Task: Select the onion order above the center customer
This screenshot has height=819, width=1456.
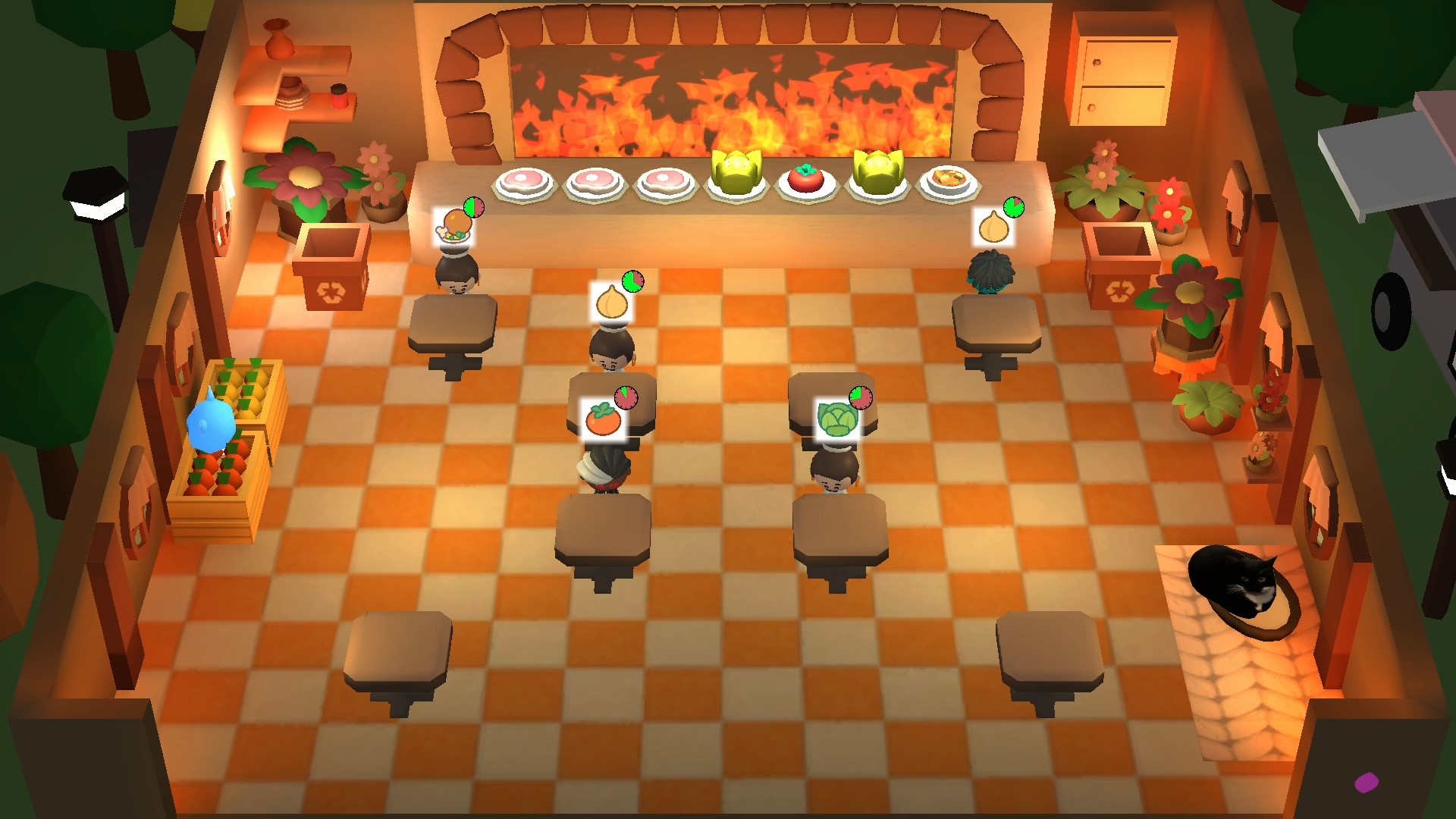Action: click(613, 301)
